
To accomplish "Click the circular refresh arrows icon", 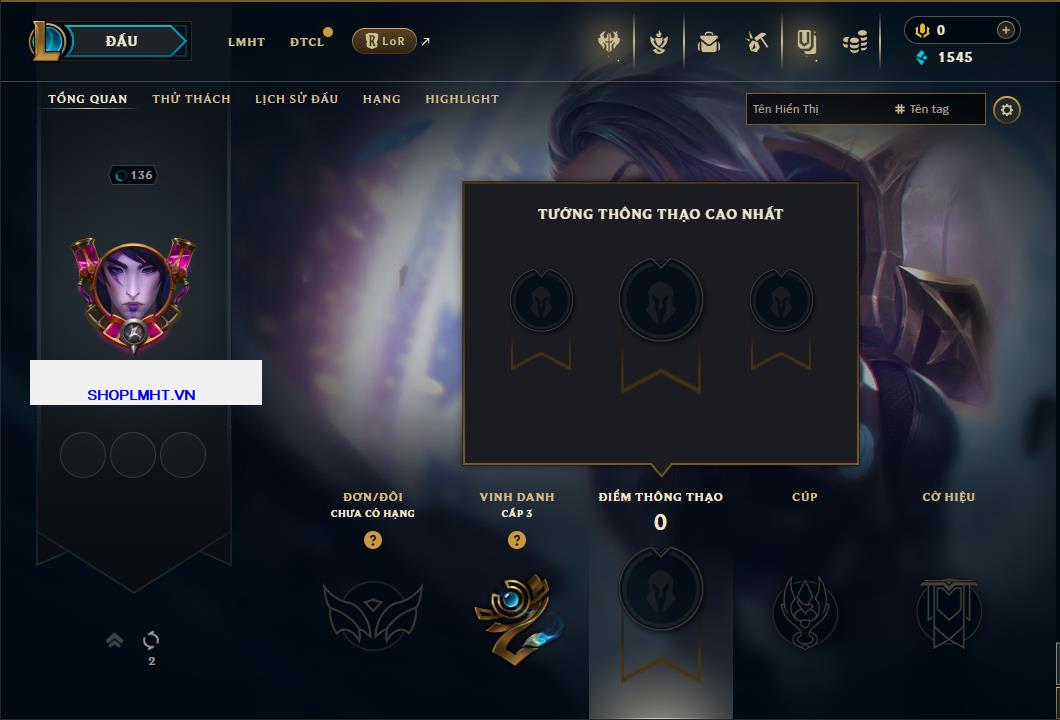I will [x=152, y=640].
